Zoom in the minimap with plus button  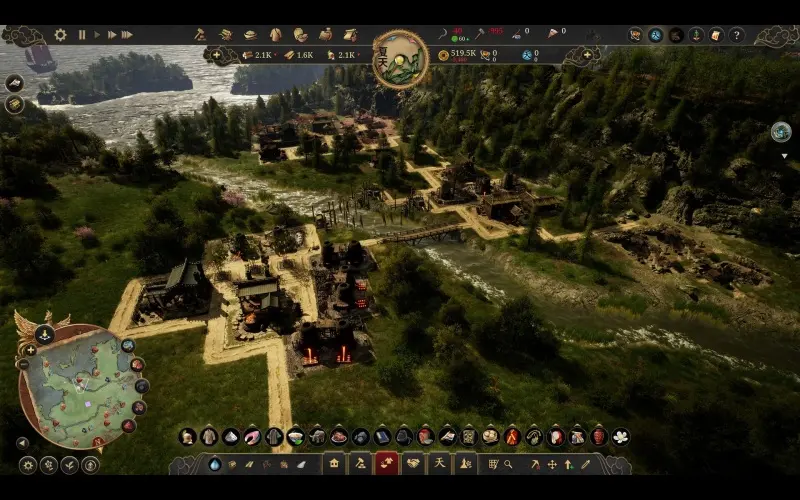click(30, 350)
